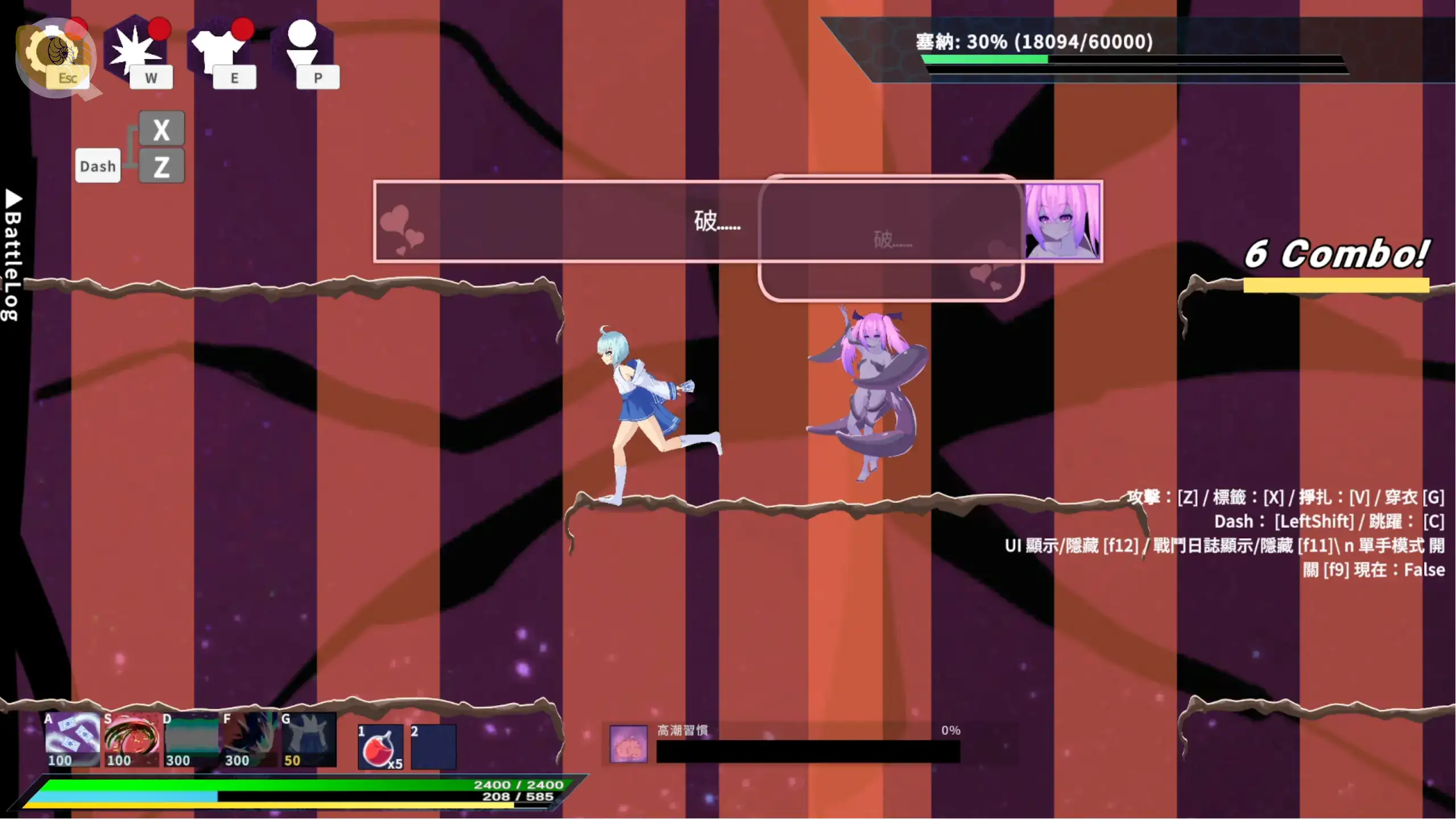Activate the red swirl skill
This screenshot has width=1456, height=819.
tap(131, 739)
